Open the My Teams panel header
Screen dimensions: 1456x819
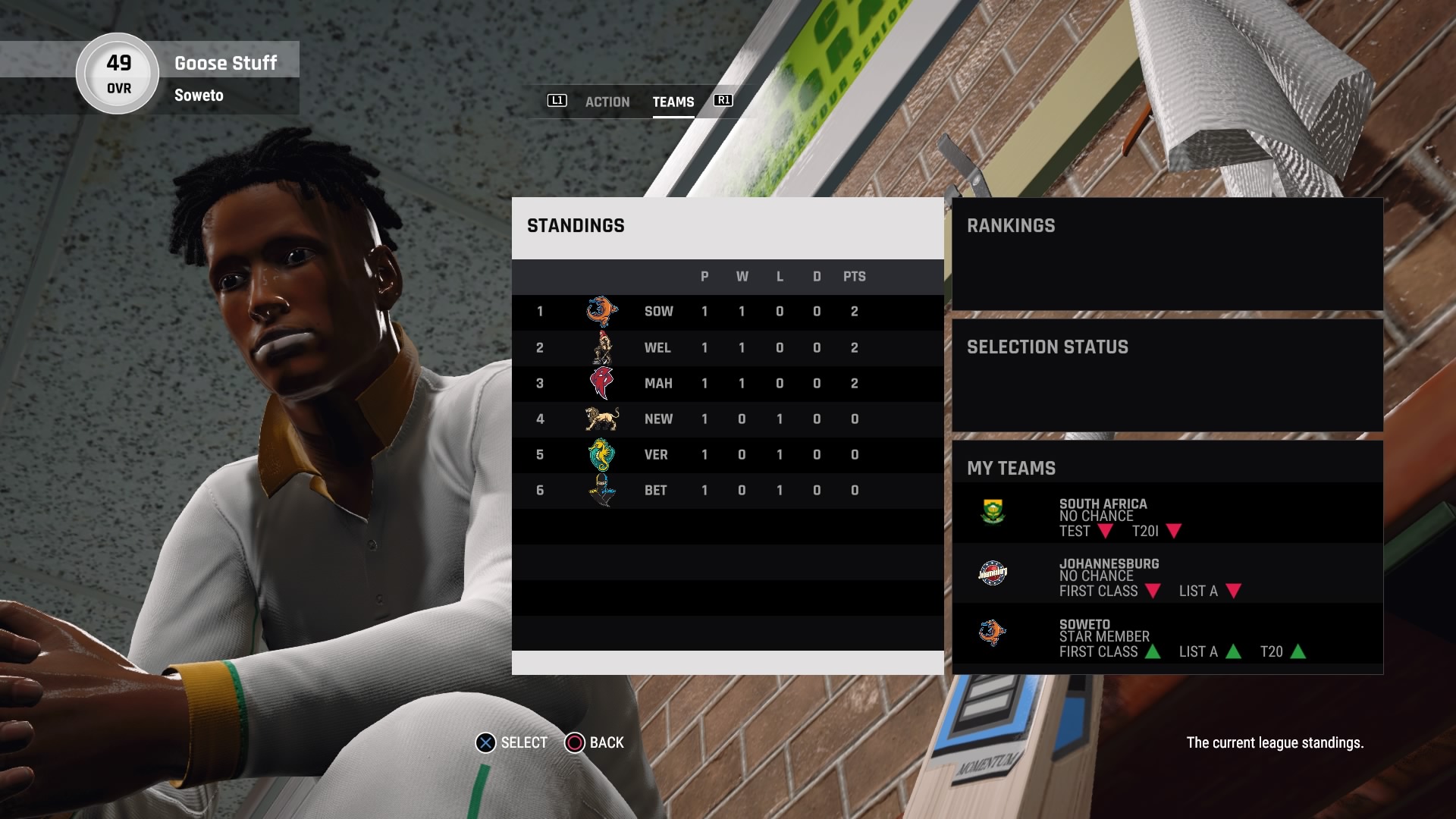point(1012,468)
